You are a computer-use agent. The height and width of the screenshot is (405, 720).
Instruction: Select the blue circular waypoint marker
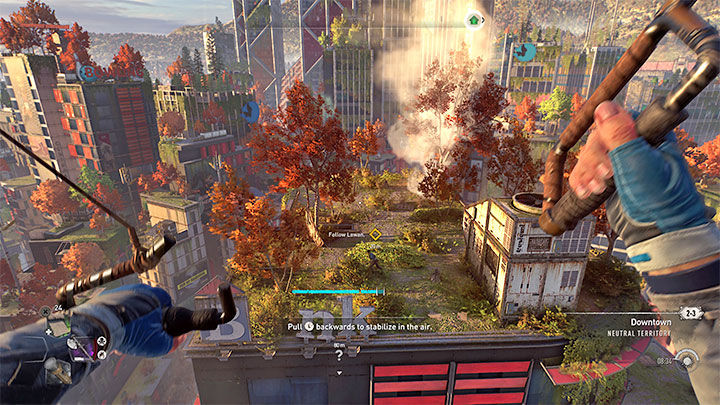tap(251, 111)
